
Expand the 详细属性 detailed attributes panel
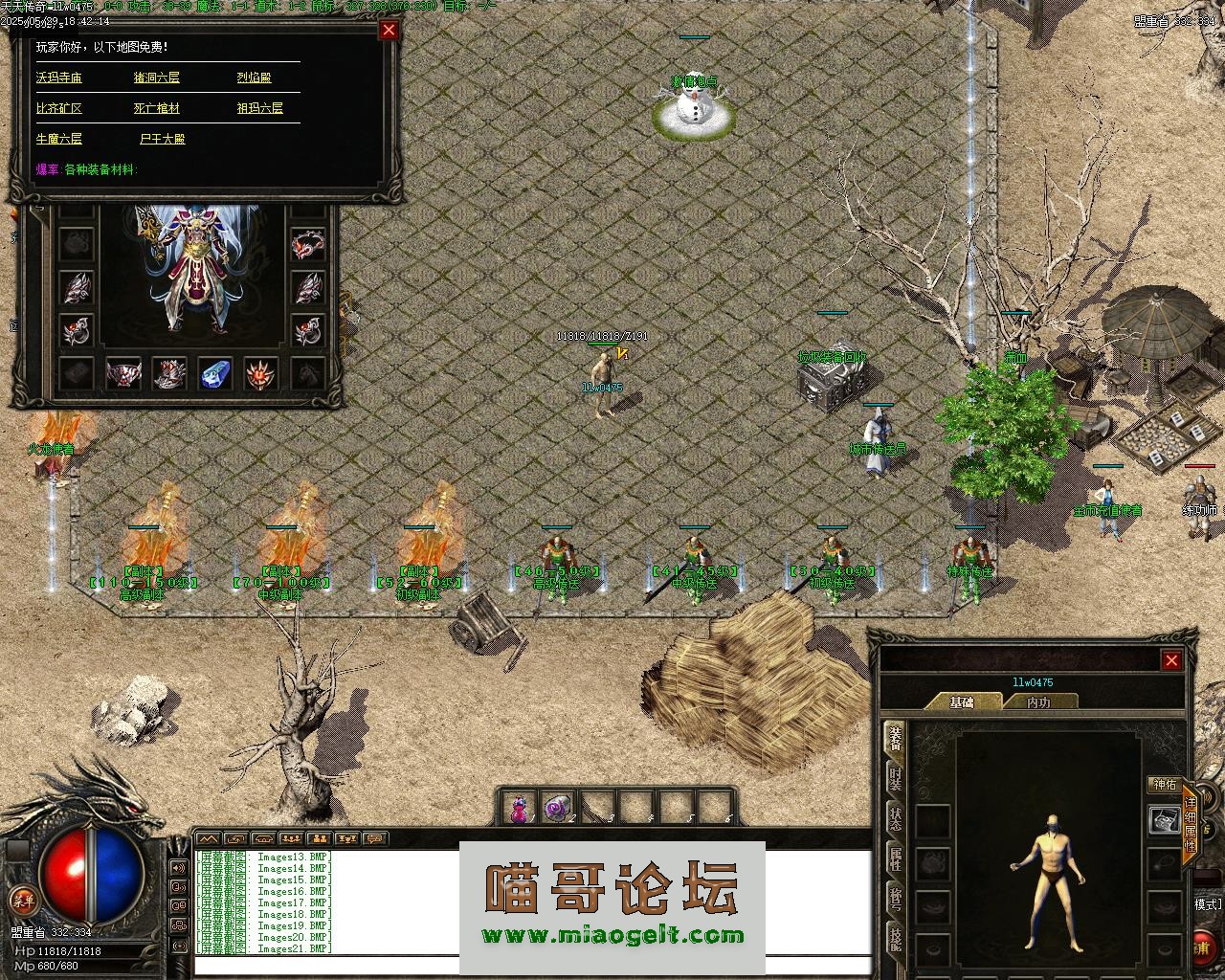pyautogui.click(x=1191, y=824)
